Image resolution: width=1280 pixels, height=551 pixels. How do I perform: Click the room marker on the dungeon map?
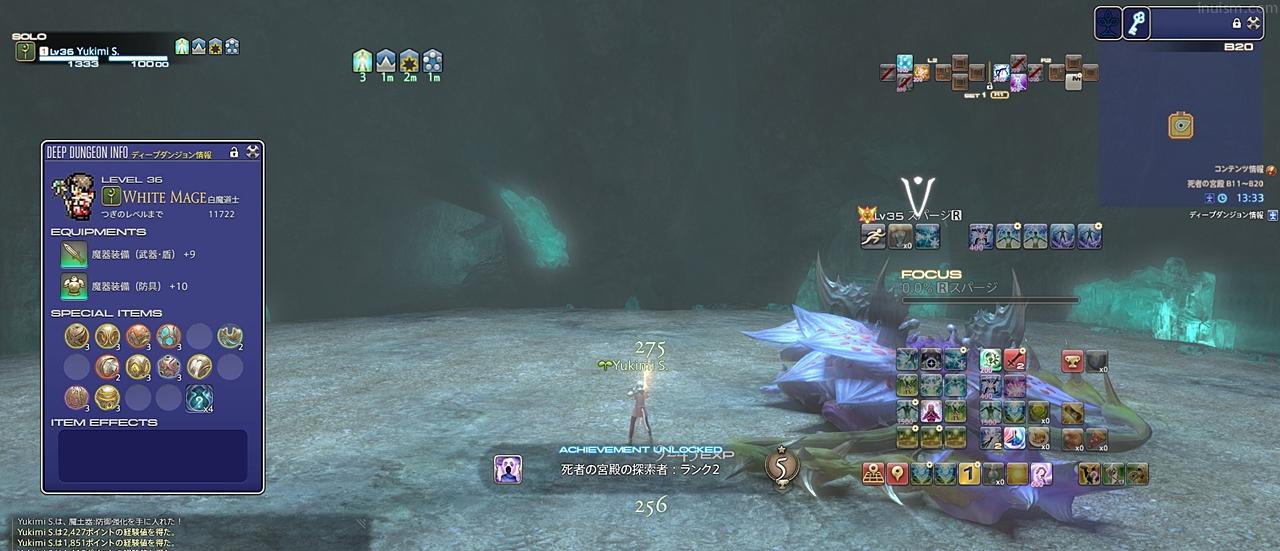coord(1181,126)
